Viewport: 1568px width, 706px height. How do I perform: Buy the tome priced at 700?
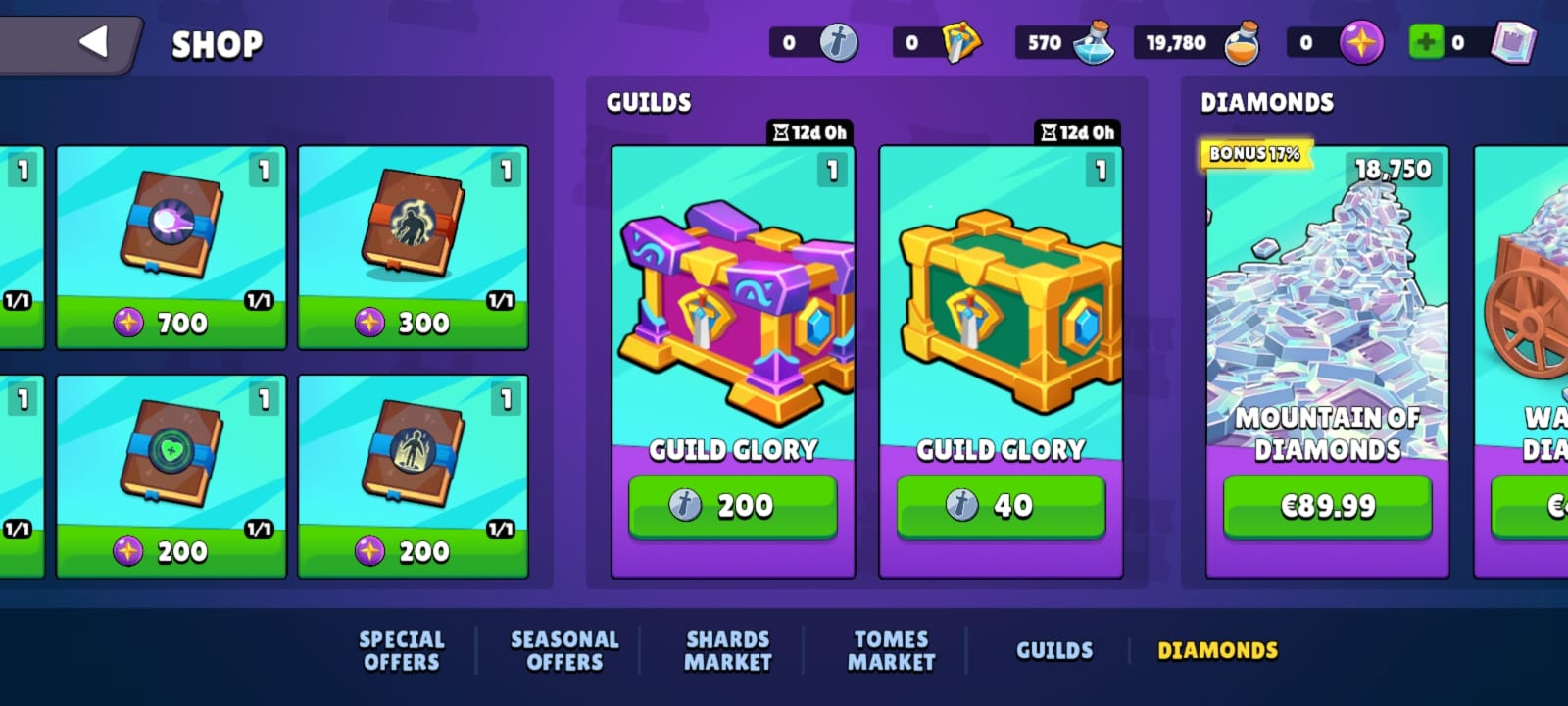pos(171,323)
